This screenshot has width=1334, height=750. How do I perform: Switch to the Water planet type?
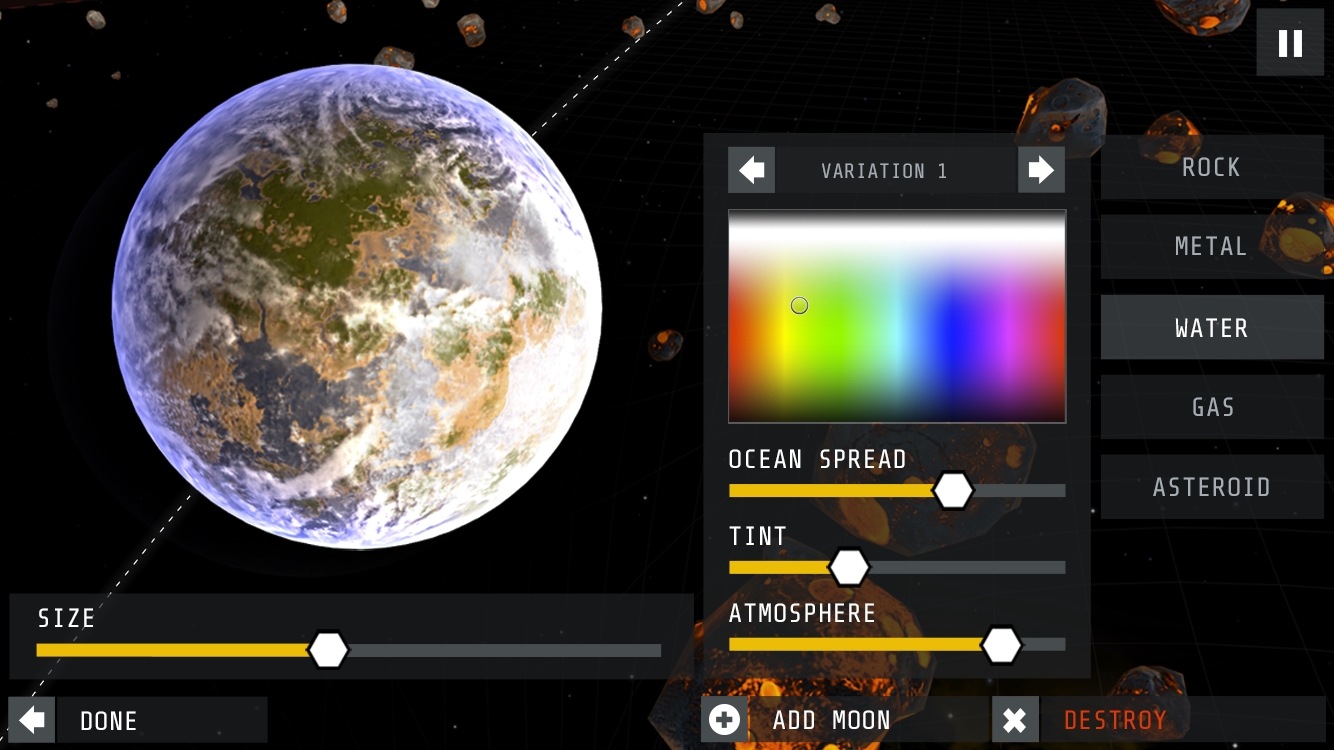[x=1211, y=328]
